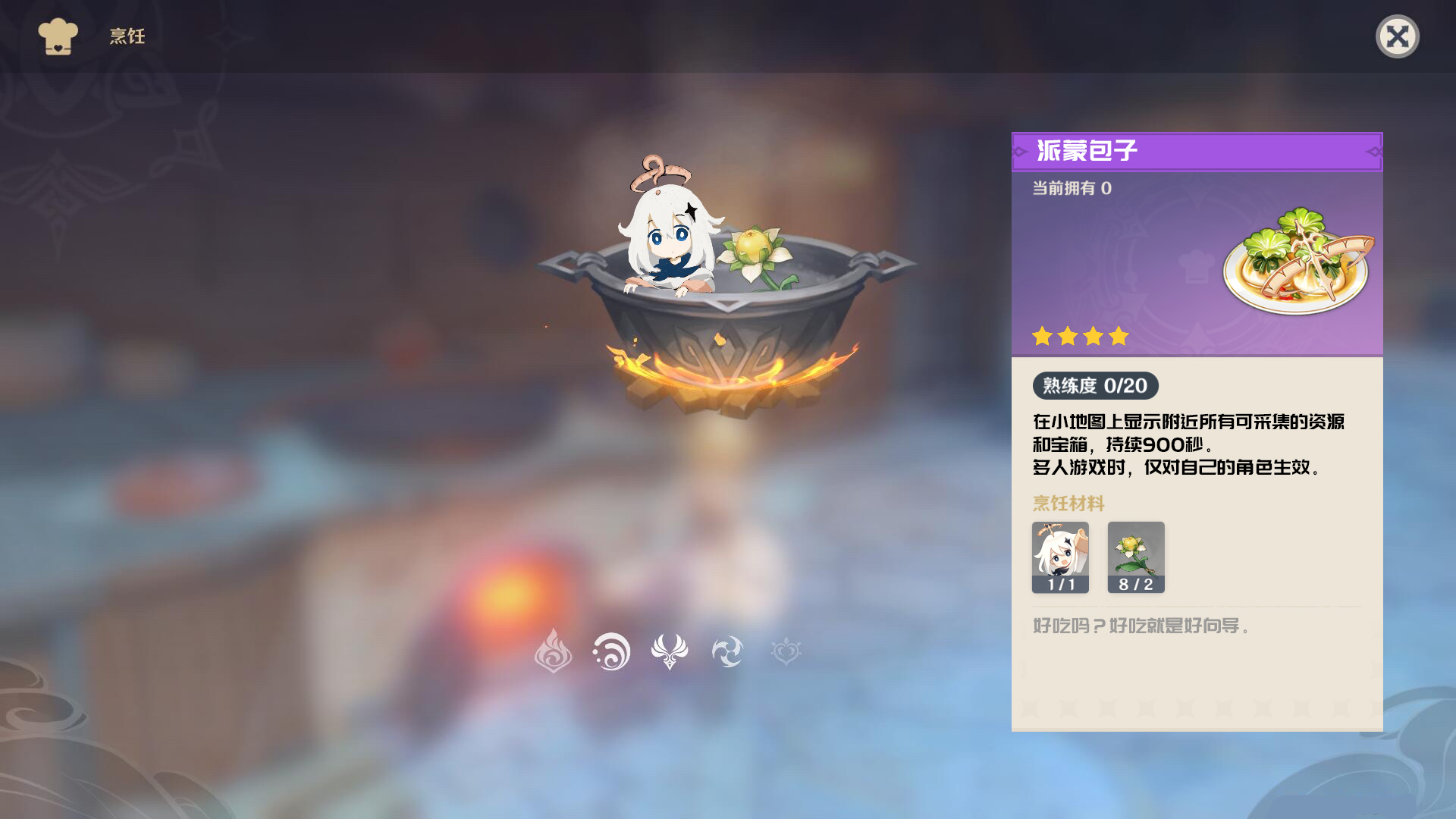Click the 烹饪 title text
The image size is (1456, 819).
click(125, 34)
